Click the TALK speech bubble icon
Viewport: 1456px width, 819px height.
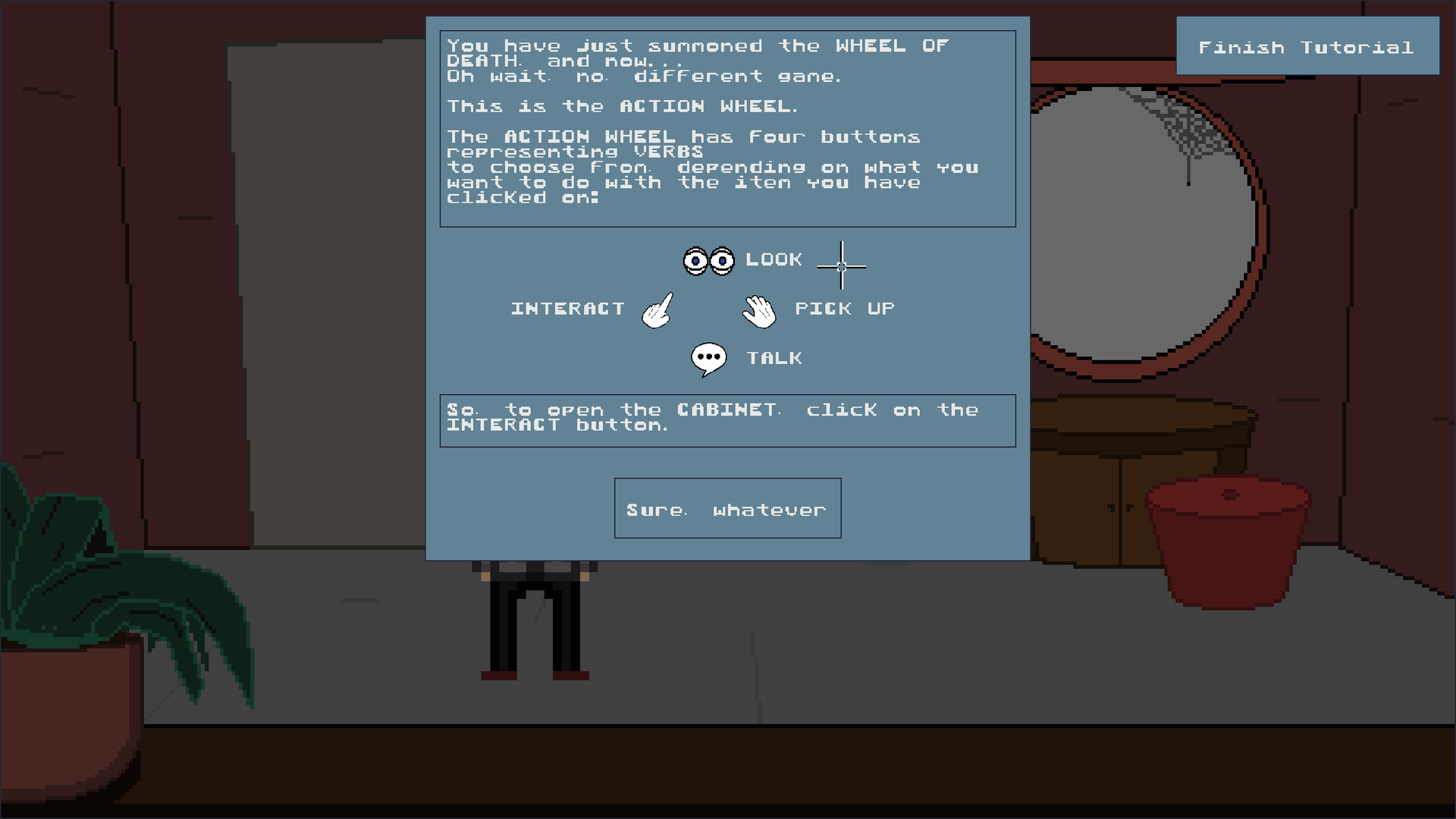point(708,356)
